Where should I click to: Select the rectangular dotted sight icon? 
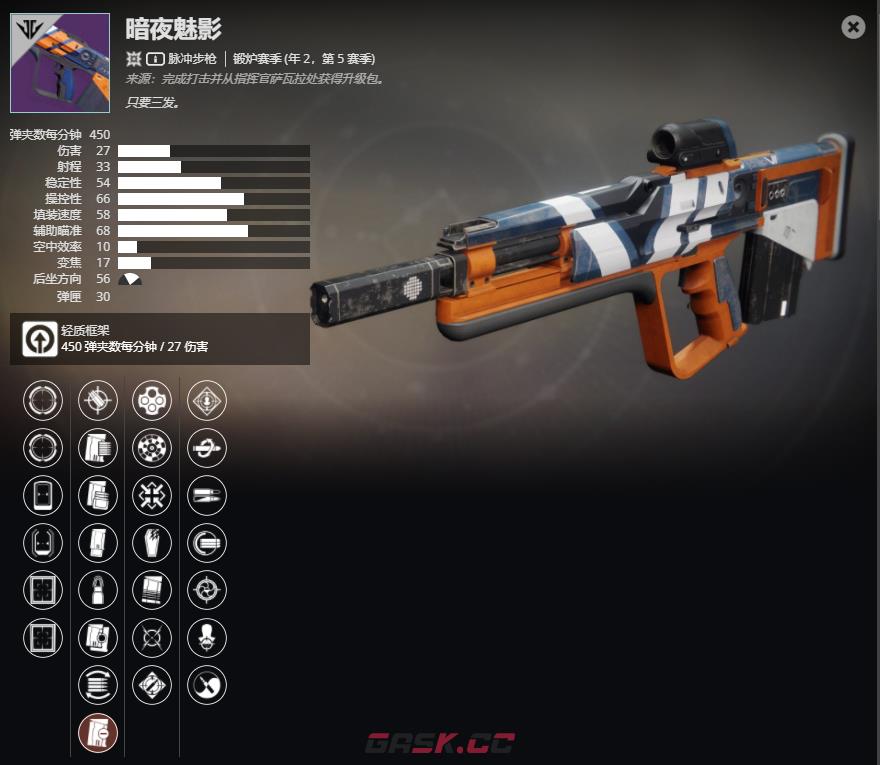point(43,496)
